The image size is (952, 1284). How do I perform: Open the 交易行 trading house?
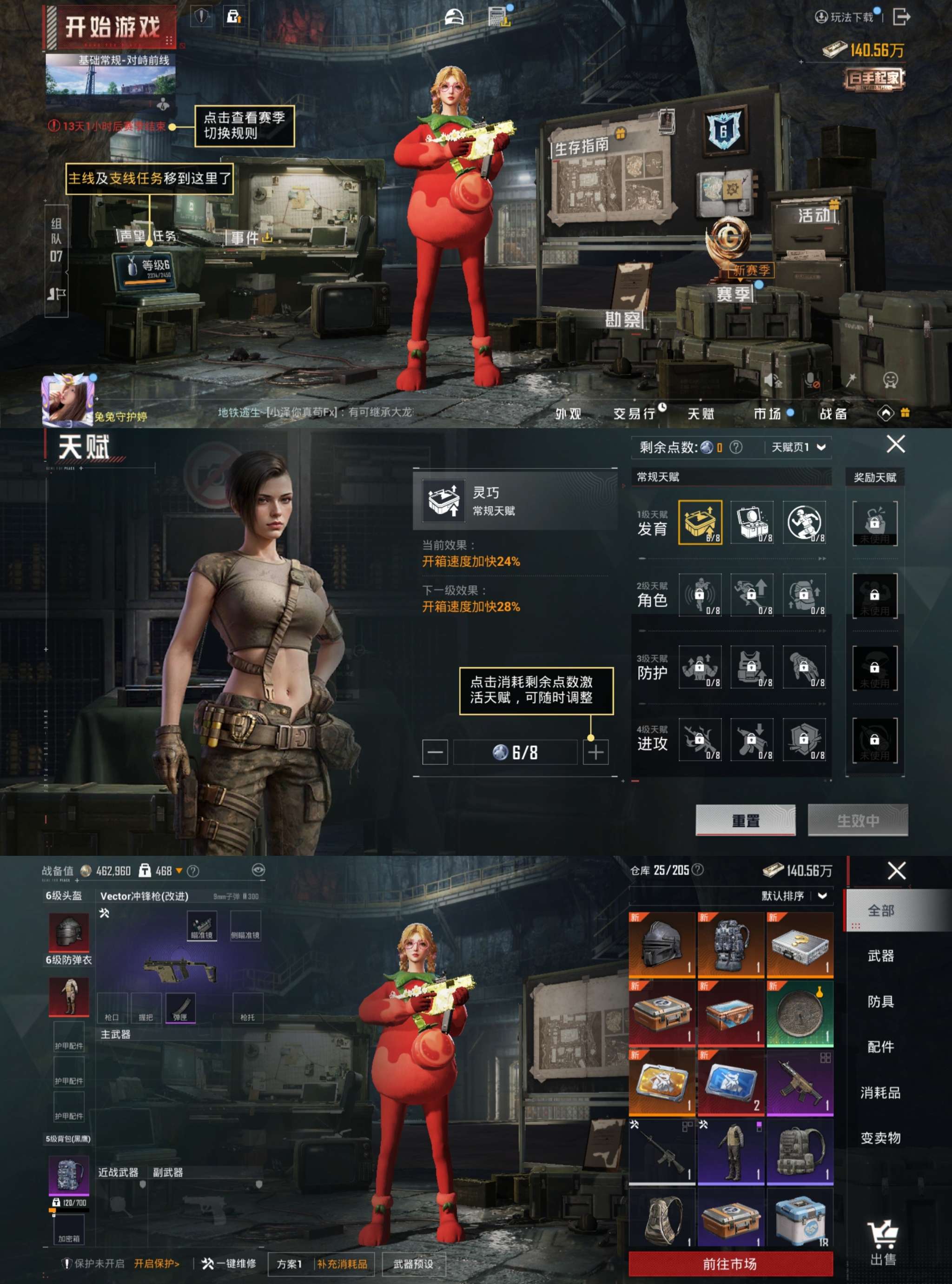[x=635, y=414]
